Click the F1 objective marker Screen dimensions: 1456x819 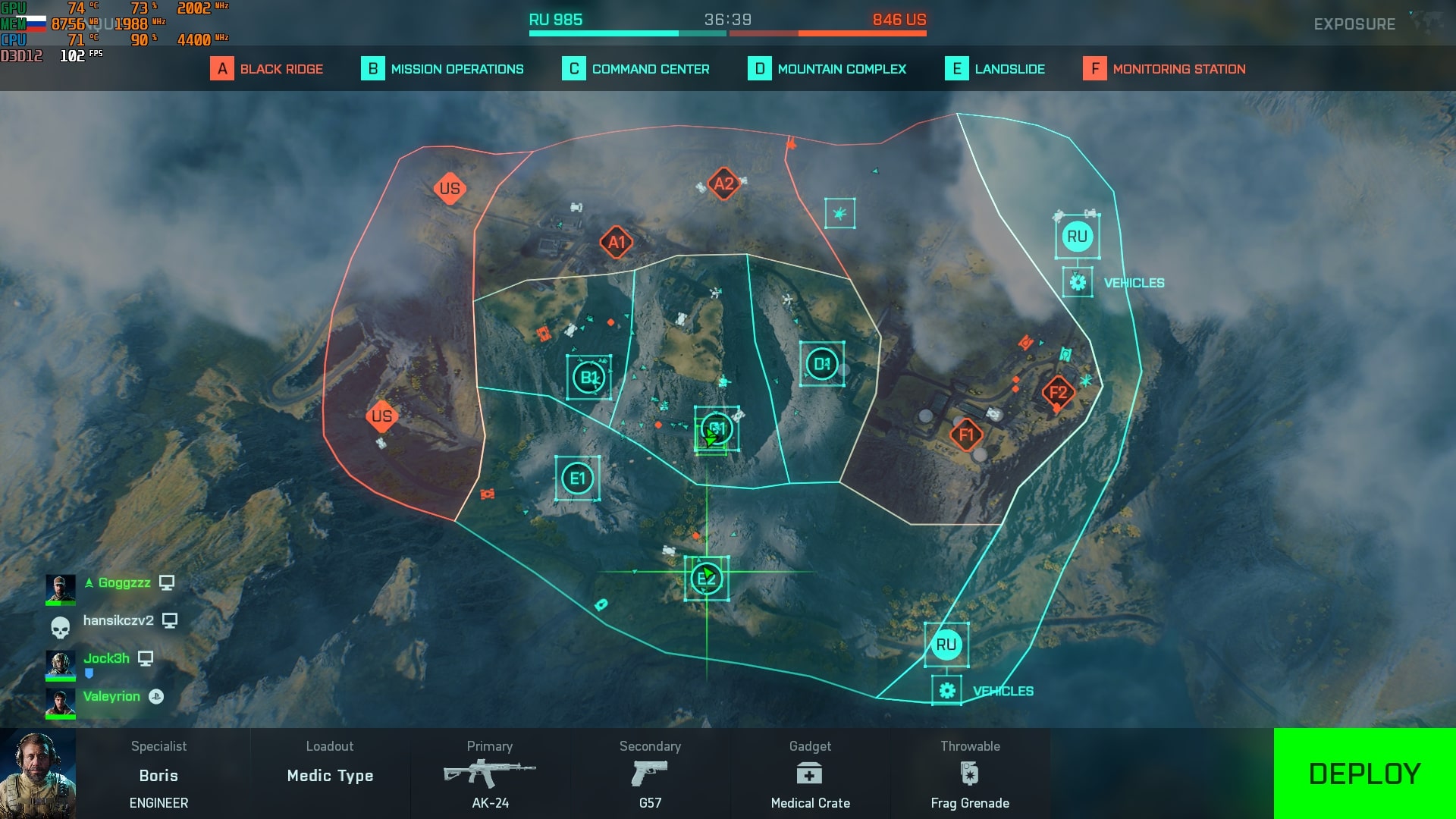[x=966, y=435]
